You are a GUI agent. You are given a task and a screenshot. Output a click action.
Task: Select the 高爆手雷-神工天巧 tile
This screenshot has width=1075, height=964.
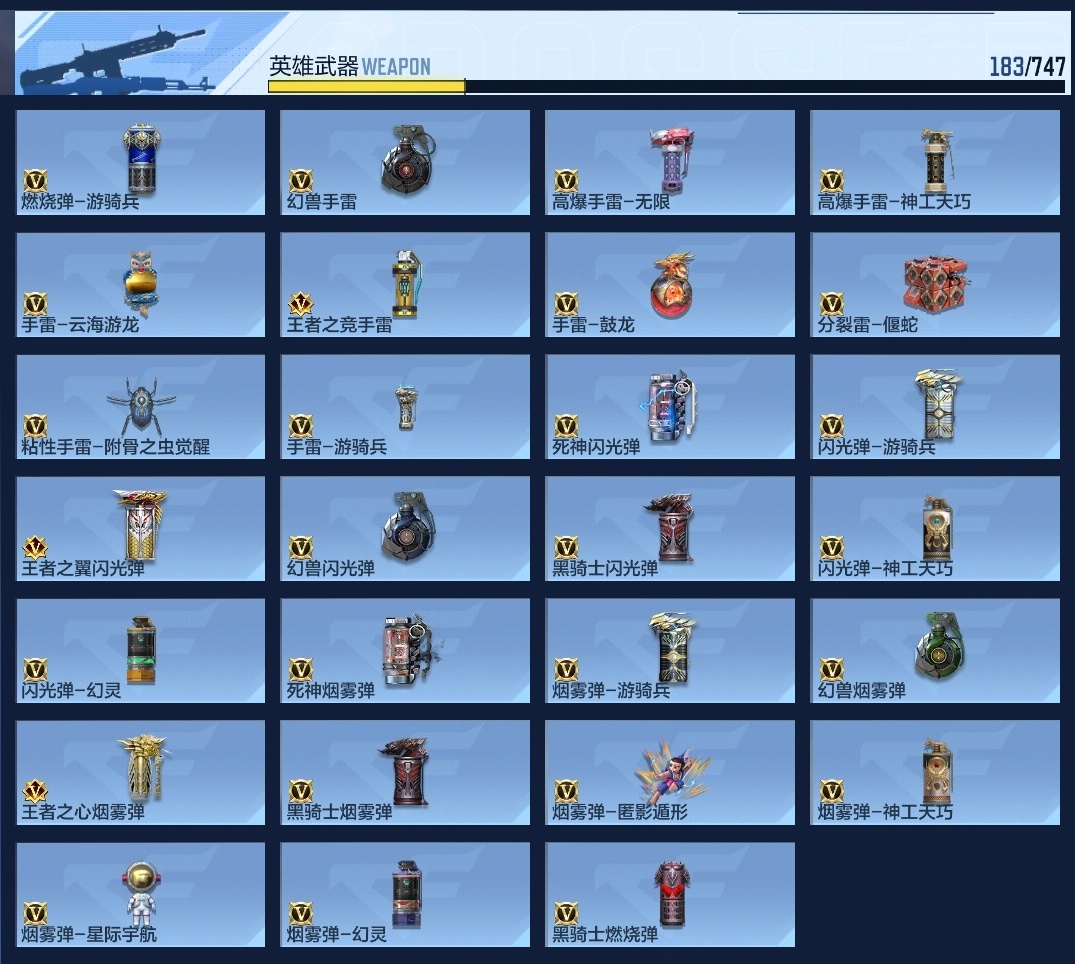coord(935,162)
